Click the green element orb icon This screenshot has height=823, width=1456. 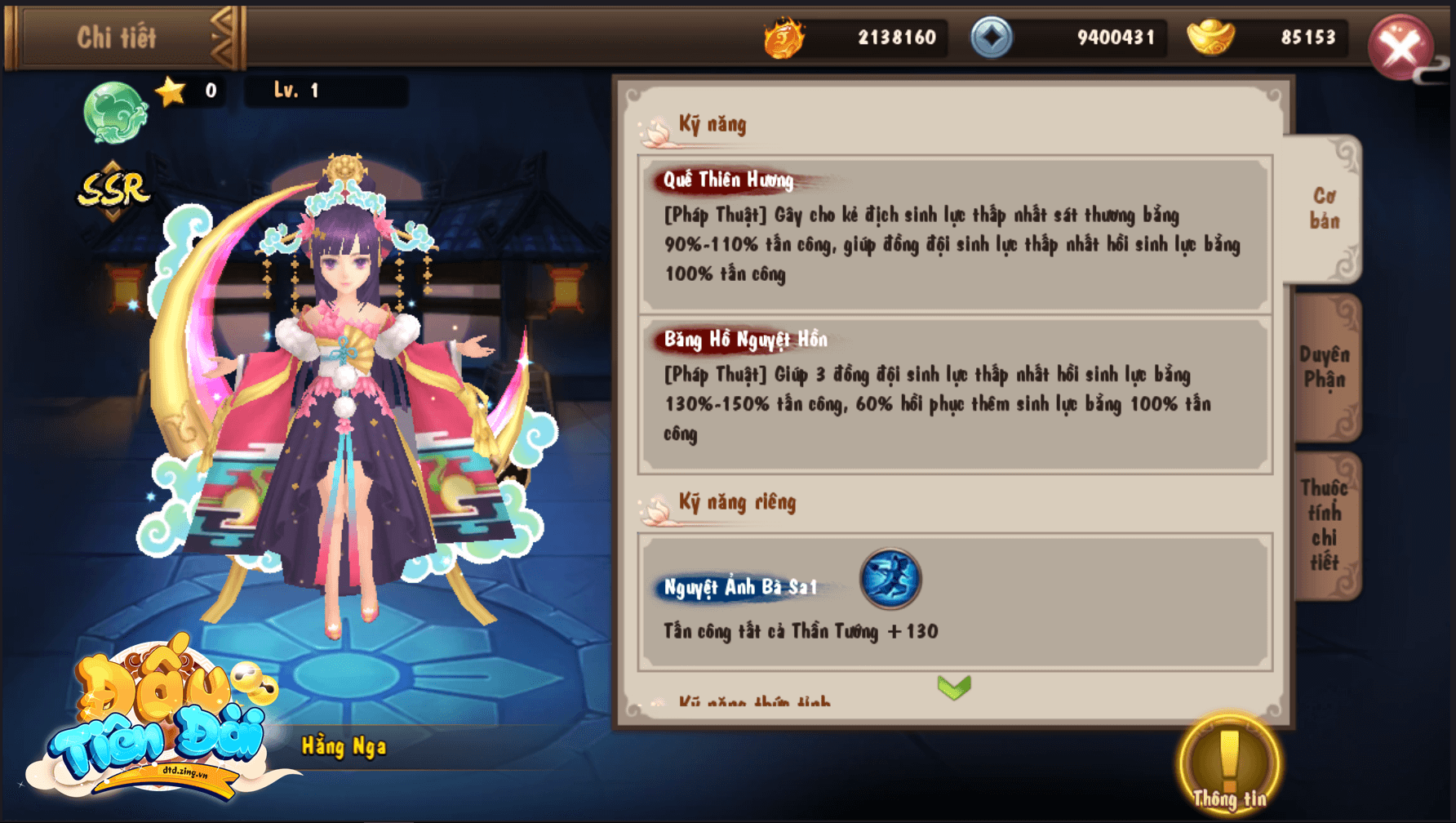(x=115, y=111)
